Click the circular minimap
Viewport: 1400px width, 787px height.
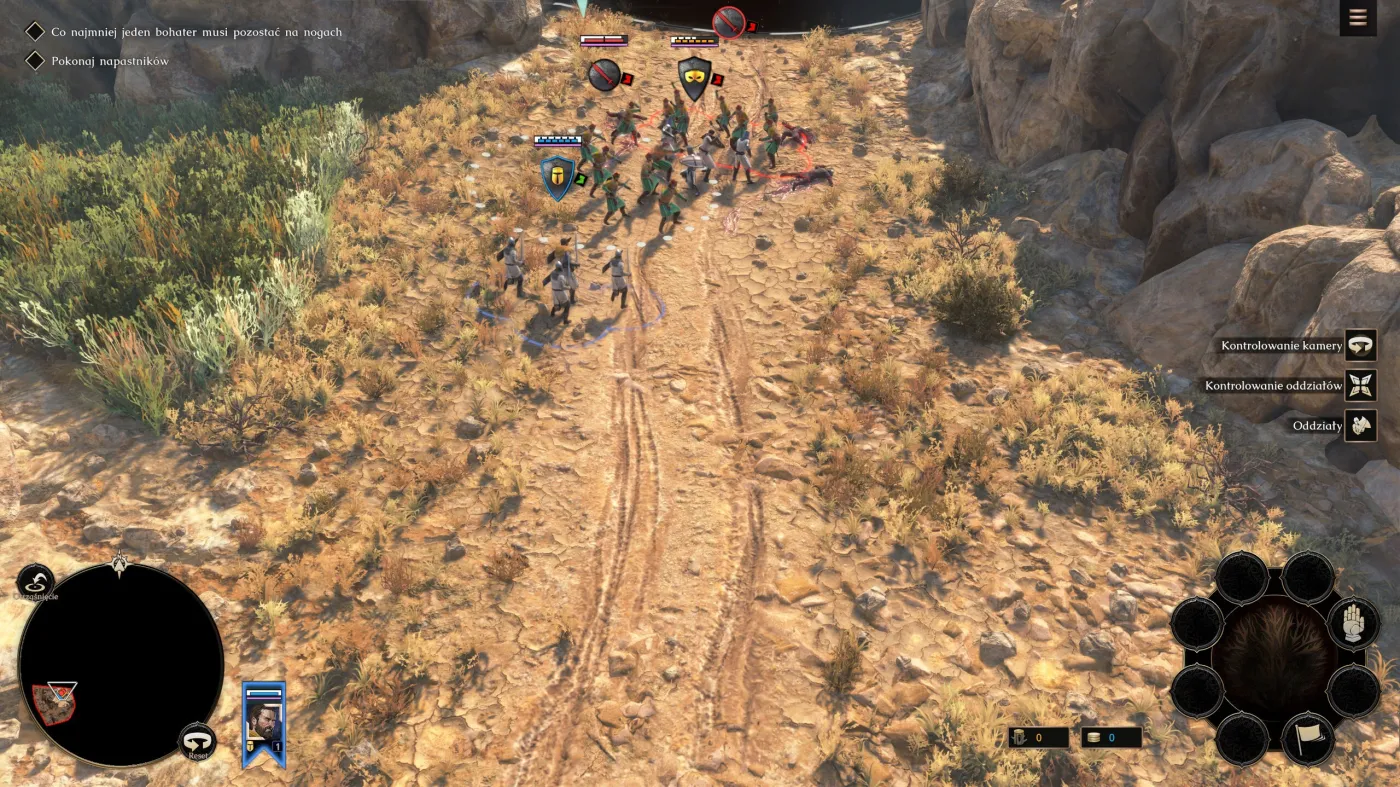click(x=121, y=664)
